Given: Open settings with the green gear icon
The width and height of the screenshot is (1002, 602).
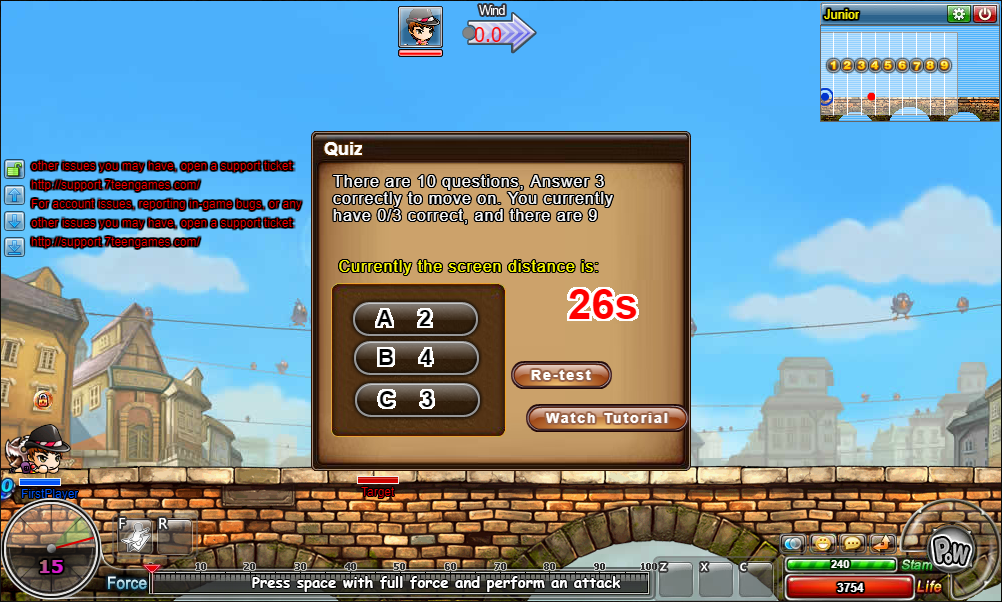Looking at the screenshot, I should point(959,14).
